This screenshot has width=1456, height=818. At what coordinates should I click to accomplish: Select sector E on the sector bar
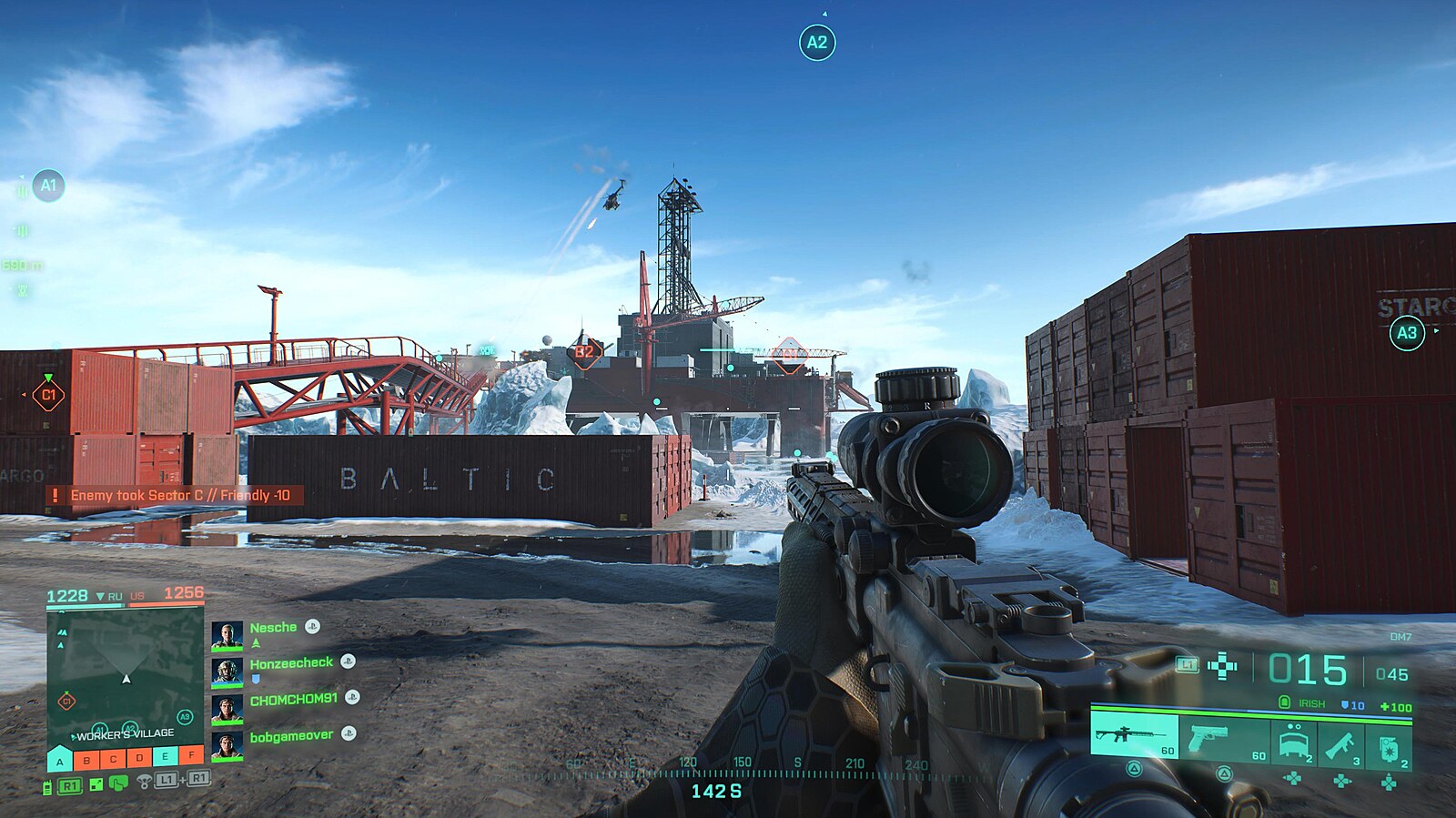(x=166, y=757)
